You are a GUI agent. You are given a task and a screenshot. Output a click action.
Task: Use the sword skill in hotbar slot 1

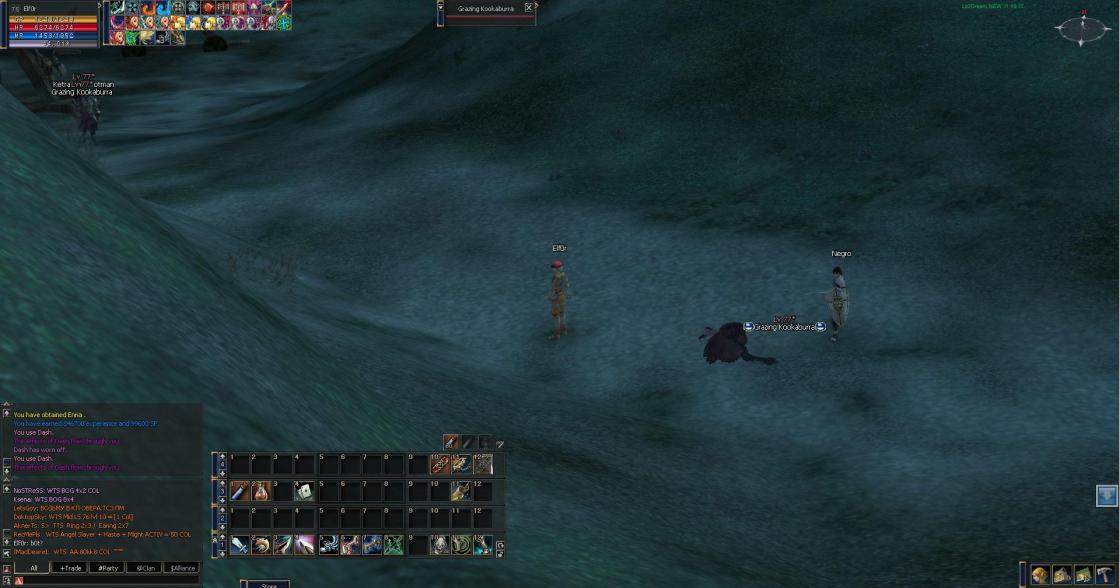240,545
